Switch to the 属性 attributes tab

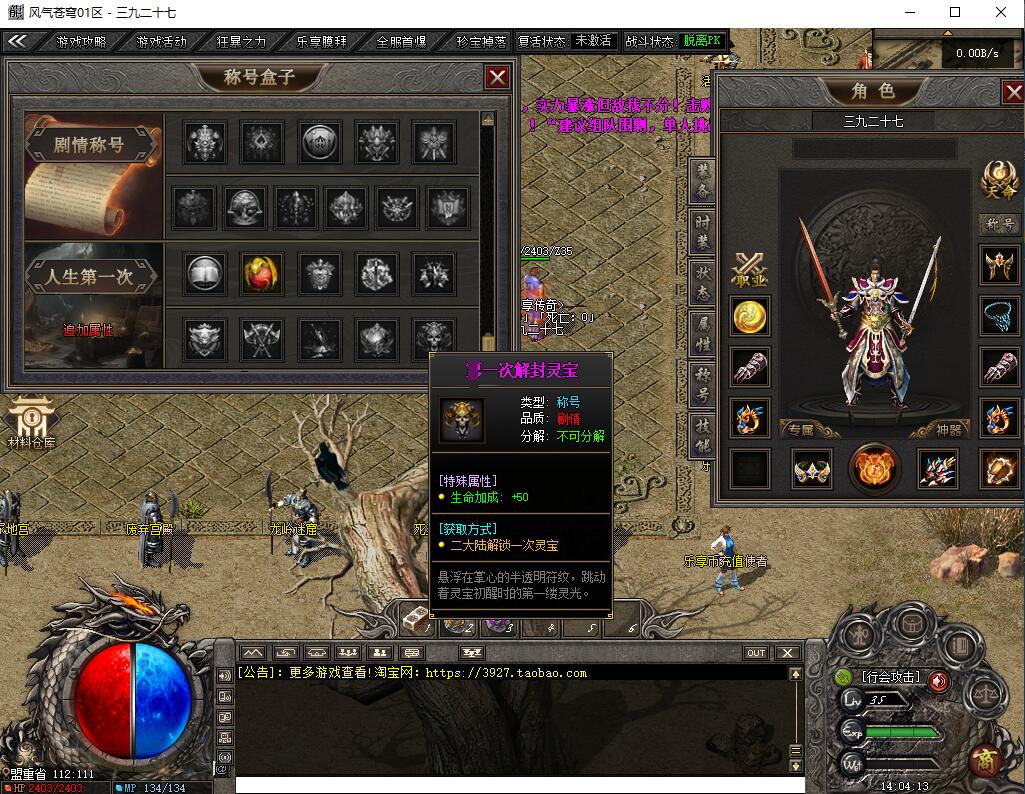tap(702, 332)
